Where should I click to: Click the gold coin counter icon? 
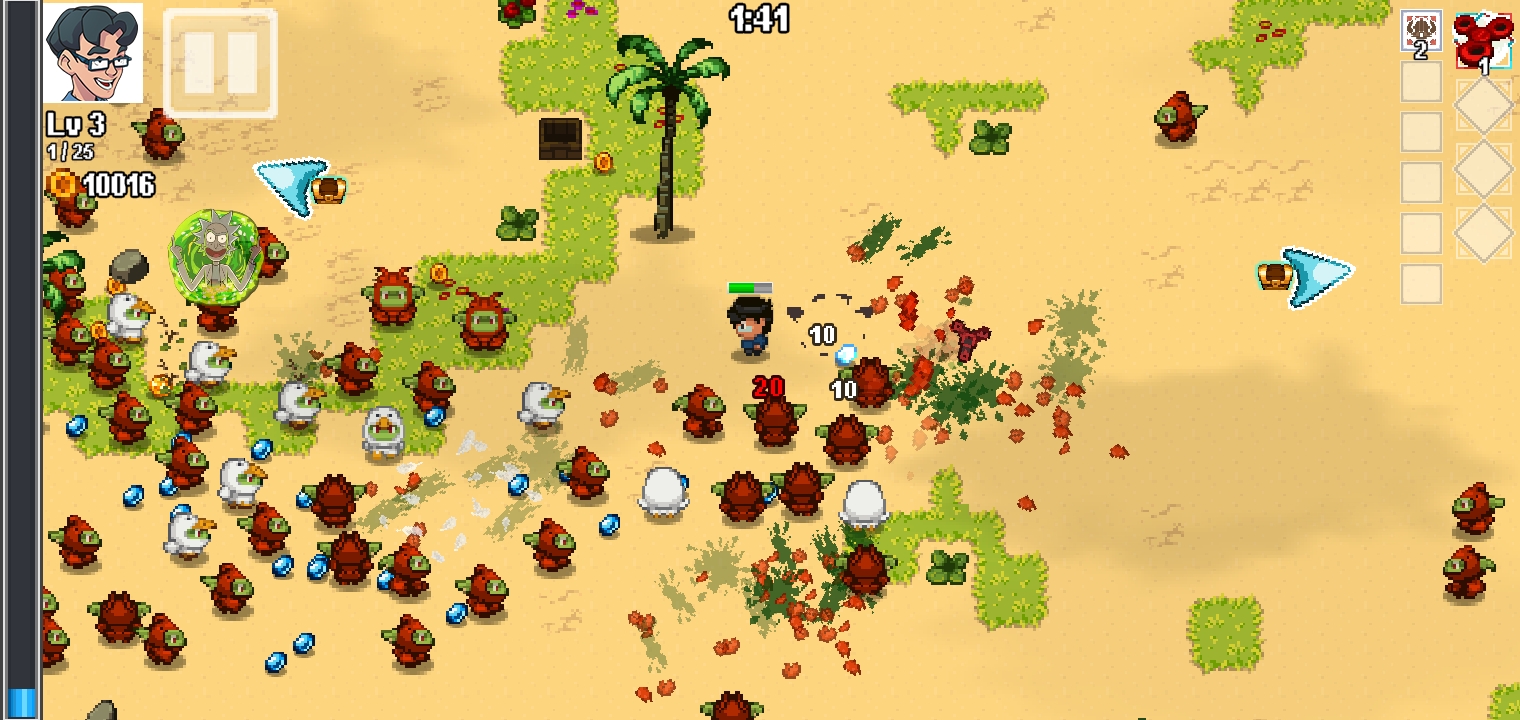62,184
